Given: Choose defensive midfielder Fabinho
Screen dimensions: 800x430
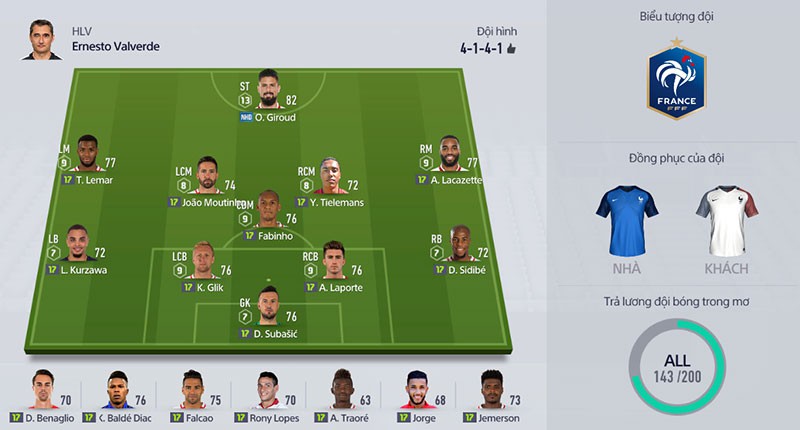Looking at the screenshot, I should (x=269, y=212).
